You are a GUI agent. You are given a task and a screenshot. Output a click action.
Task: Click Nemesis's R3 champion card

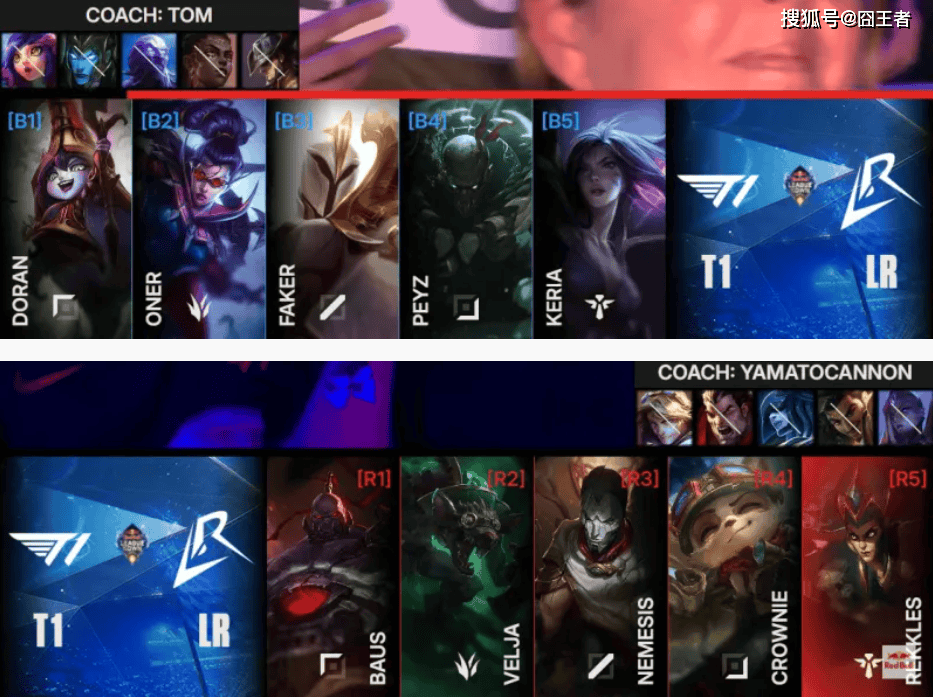pyautogui.click(x=600, y=577)
